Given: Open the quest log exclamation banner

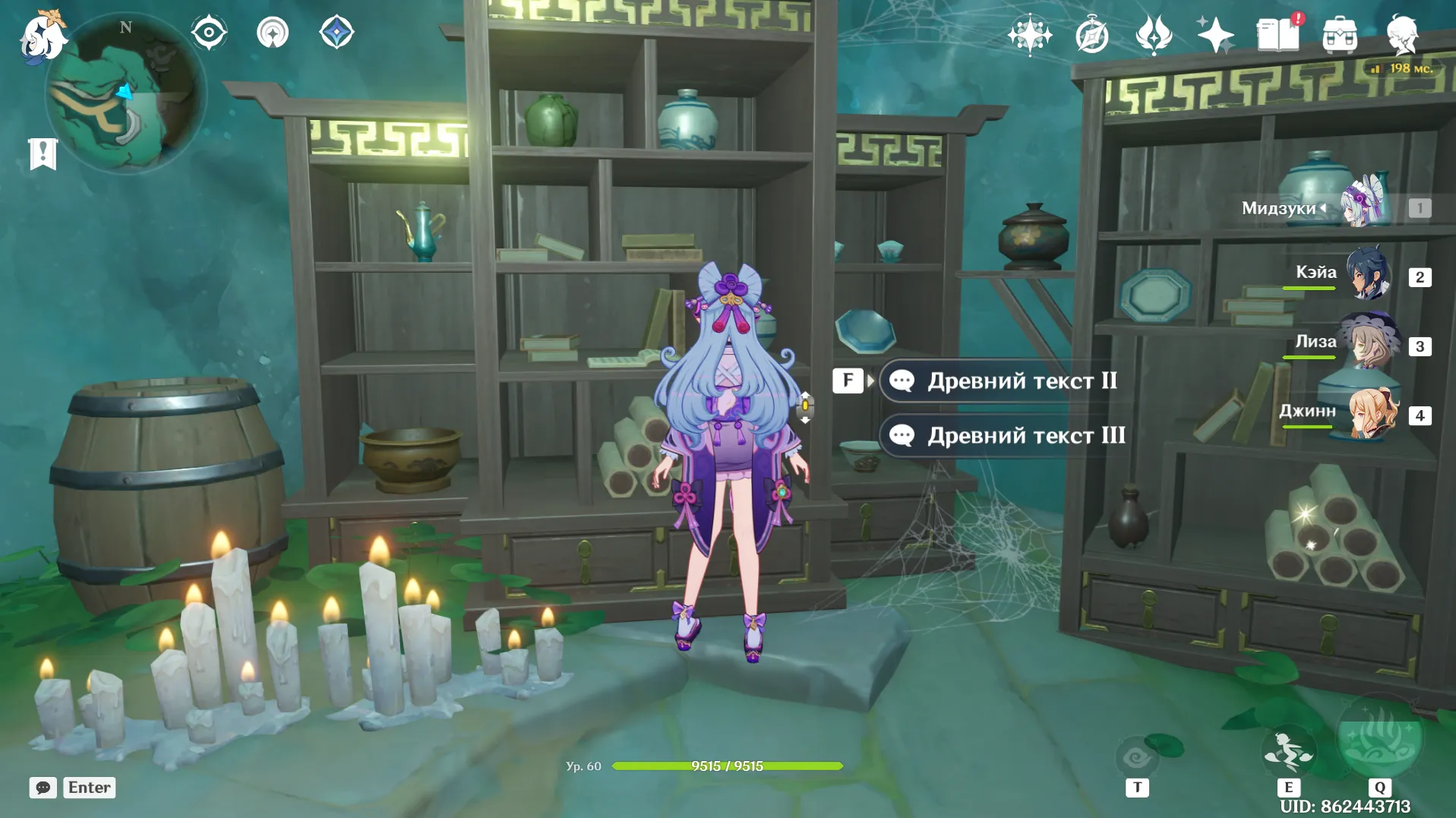Looking at the screenshot, I should (43, 154).
